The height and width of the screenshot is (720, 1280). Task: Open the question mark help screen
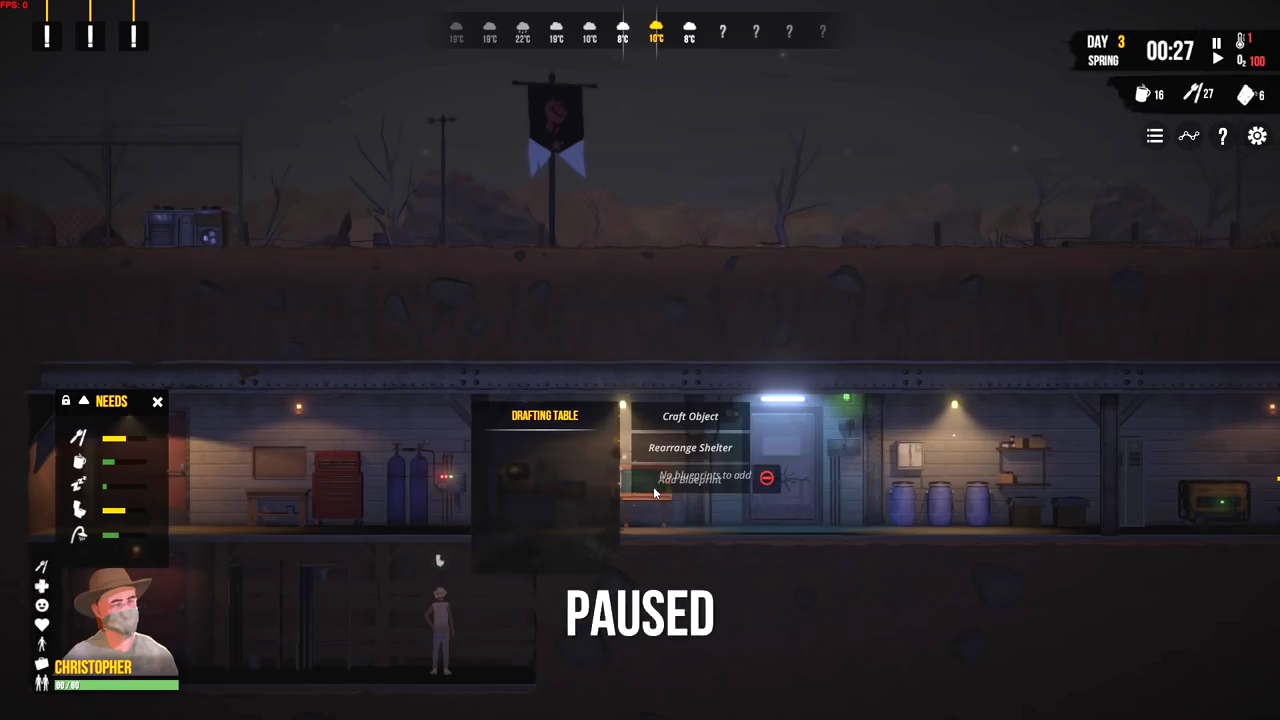pos(1222,136)
